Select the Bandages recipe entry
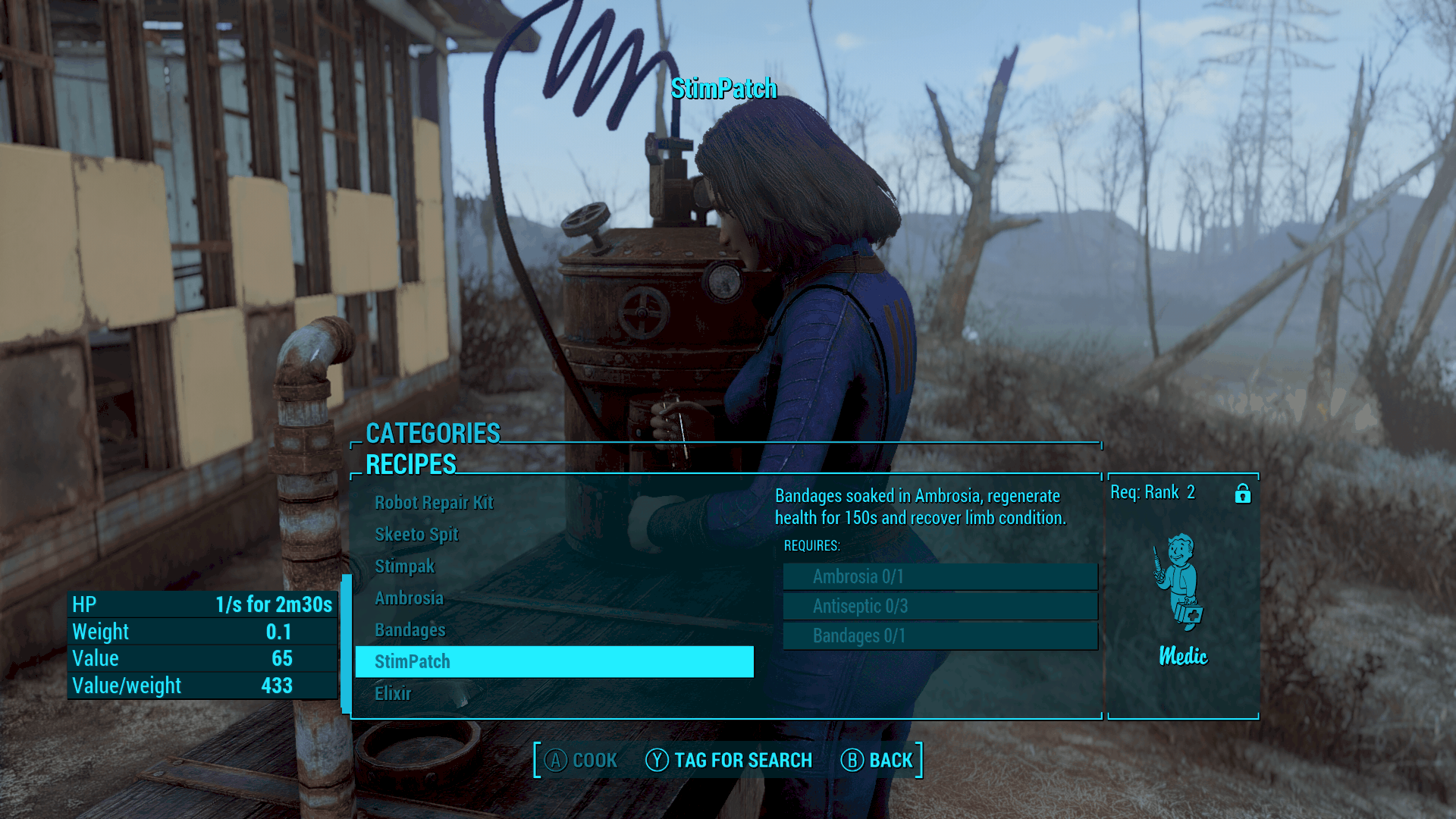The height and width of the screenshot is (819, 1456). [x=409, y=630]
